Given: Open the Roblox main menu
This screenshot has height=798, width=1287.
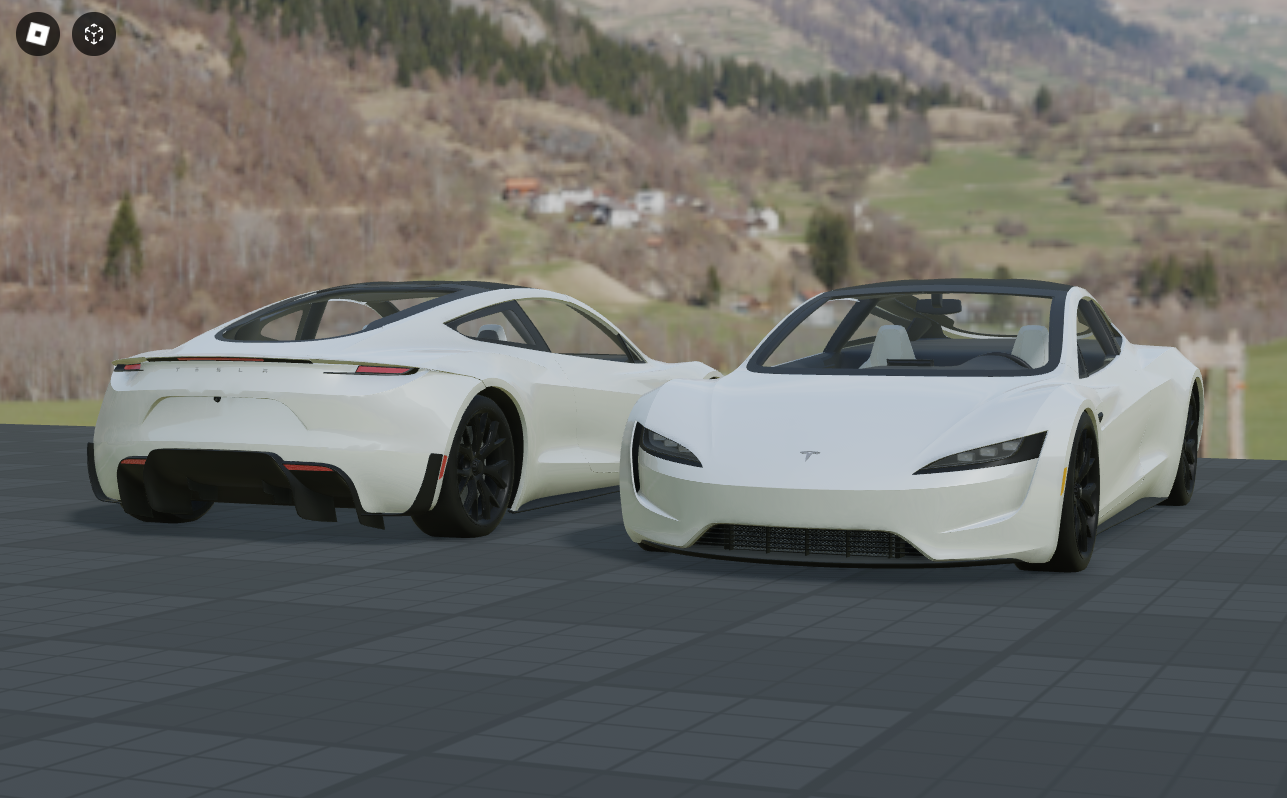Looking at the screenshot, I should tap(38, 34).
